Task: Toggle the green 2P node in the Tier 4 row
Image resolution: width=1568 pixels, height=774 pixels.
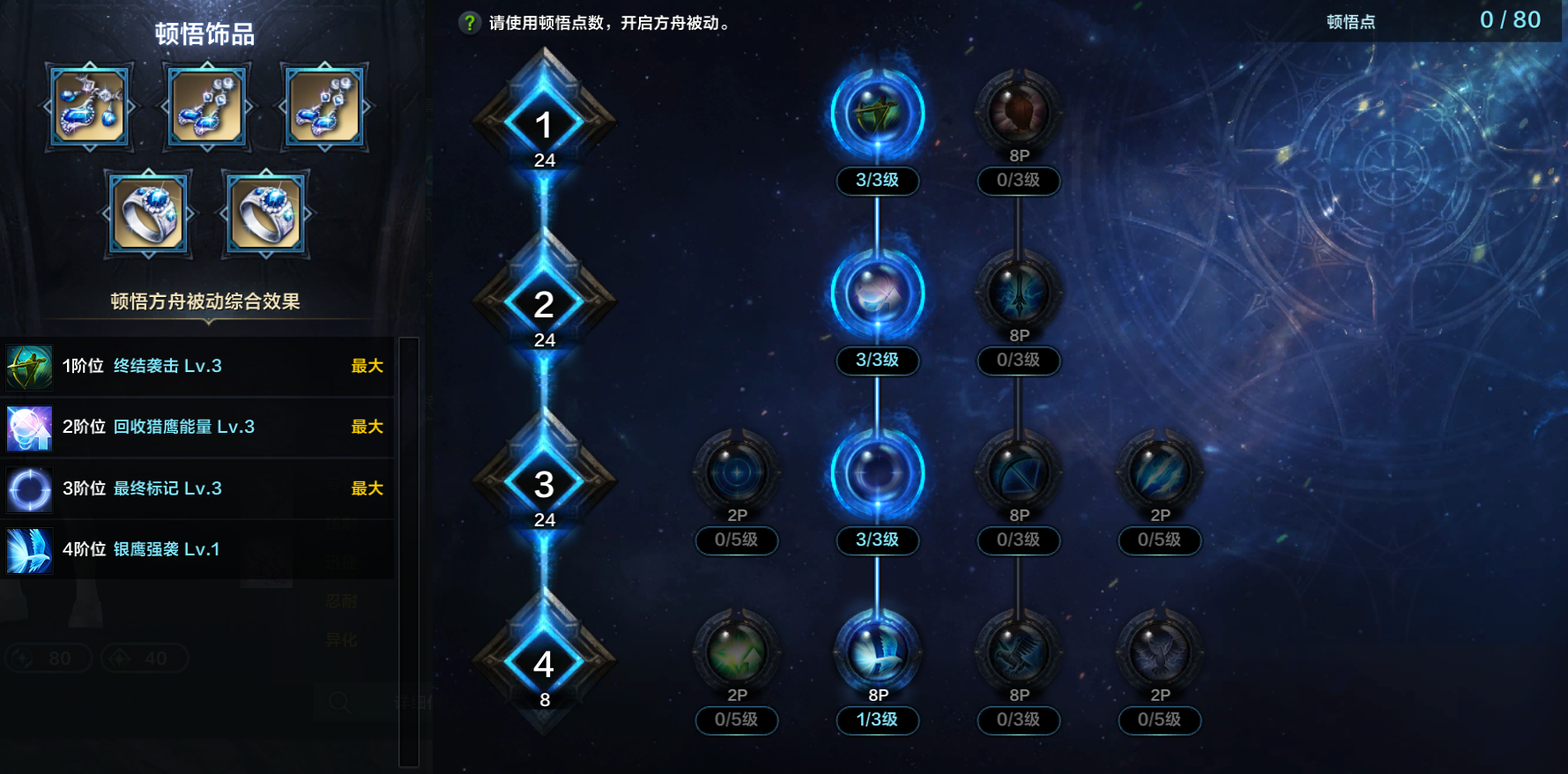Action: 736,652
